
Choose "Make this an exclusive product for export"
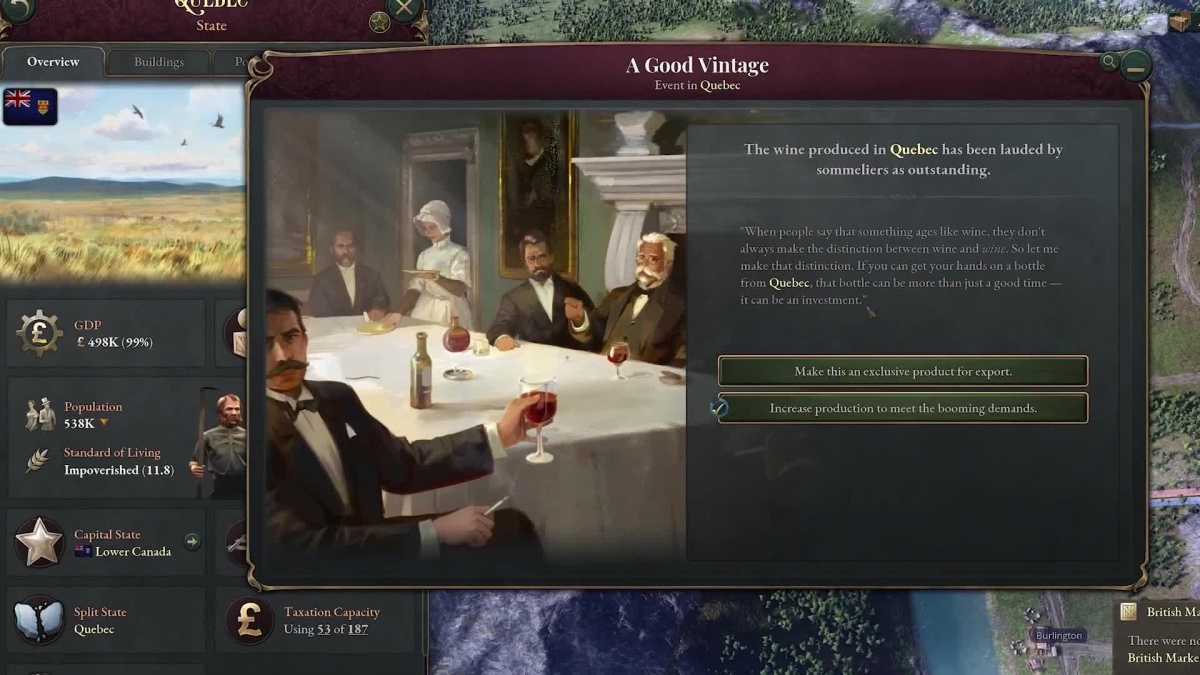coord(902,371)
